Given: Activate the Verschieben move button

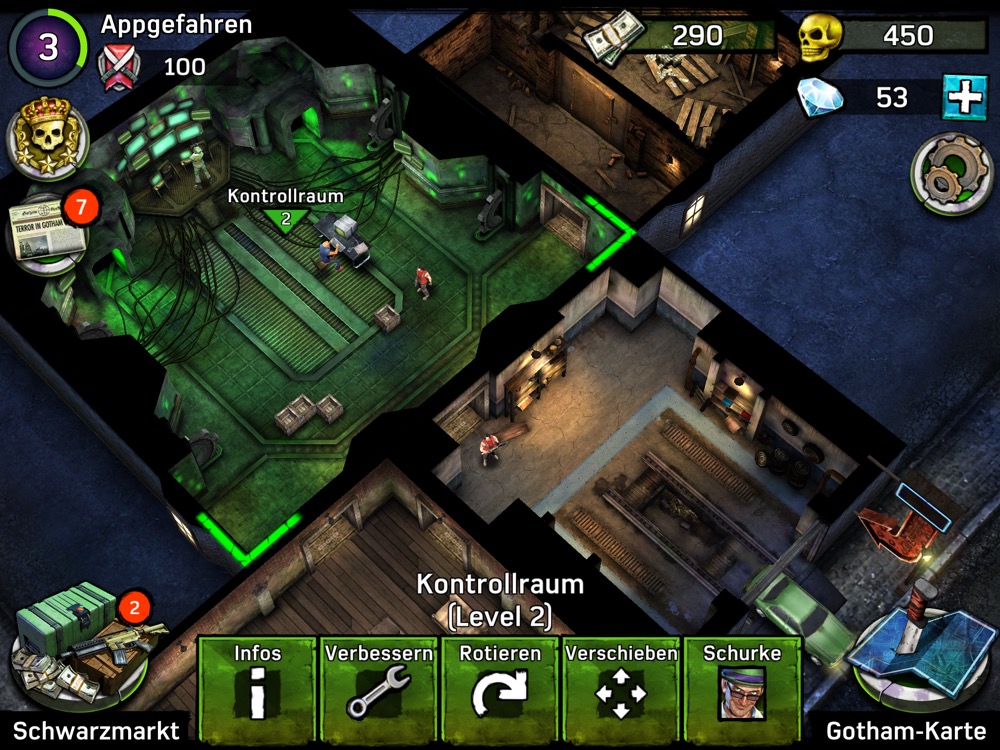Looking at the screenshot, I should pos(621,682).
